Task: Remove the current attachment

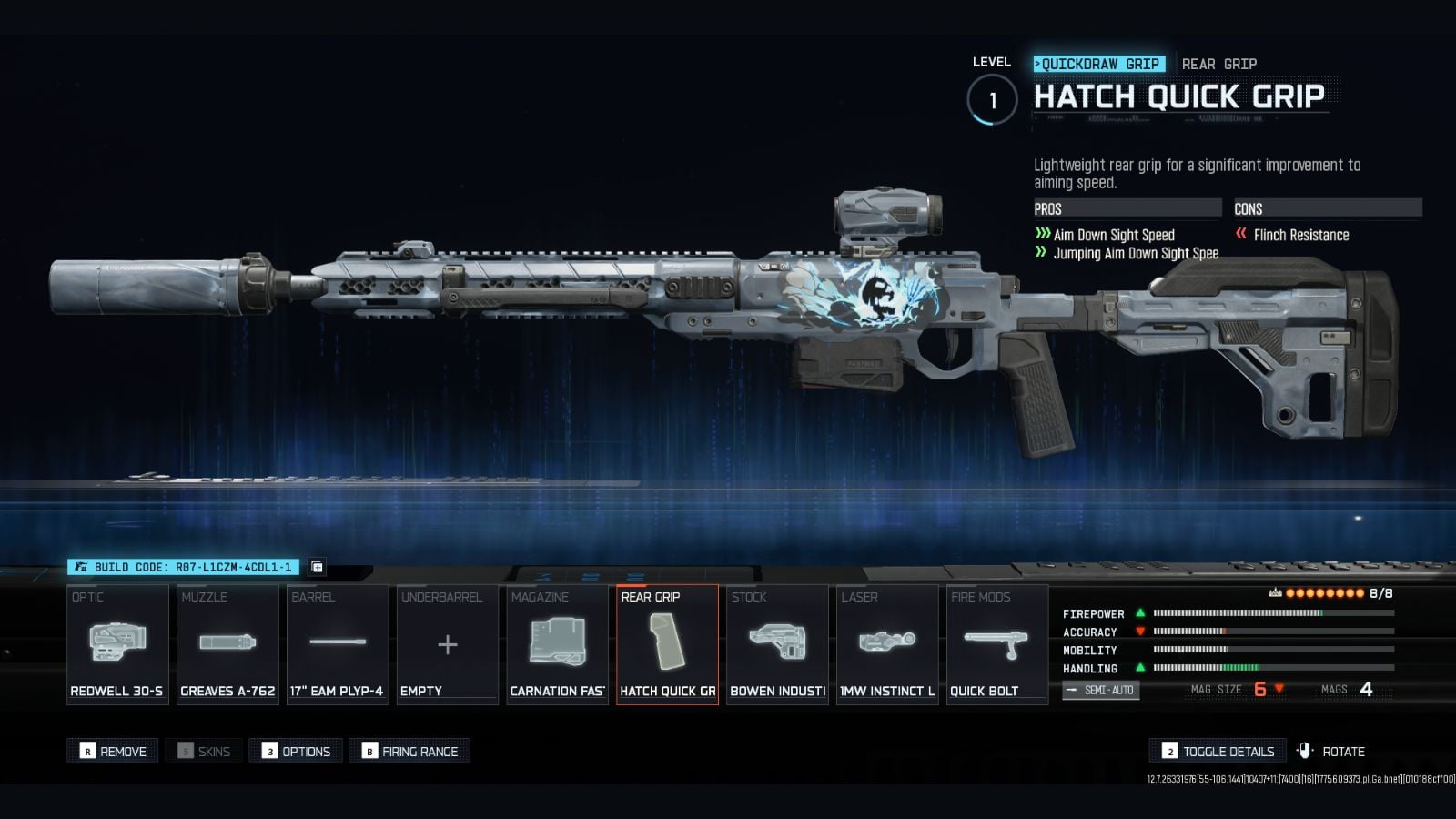Action: click(x=113, y=751)
